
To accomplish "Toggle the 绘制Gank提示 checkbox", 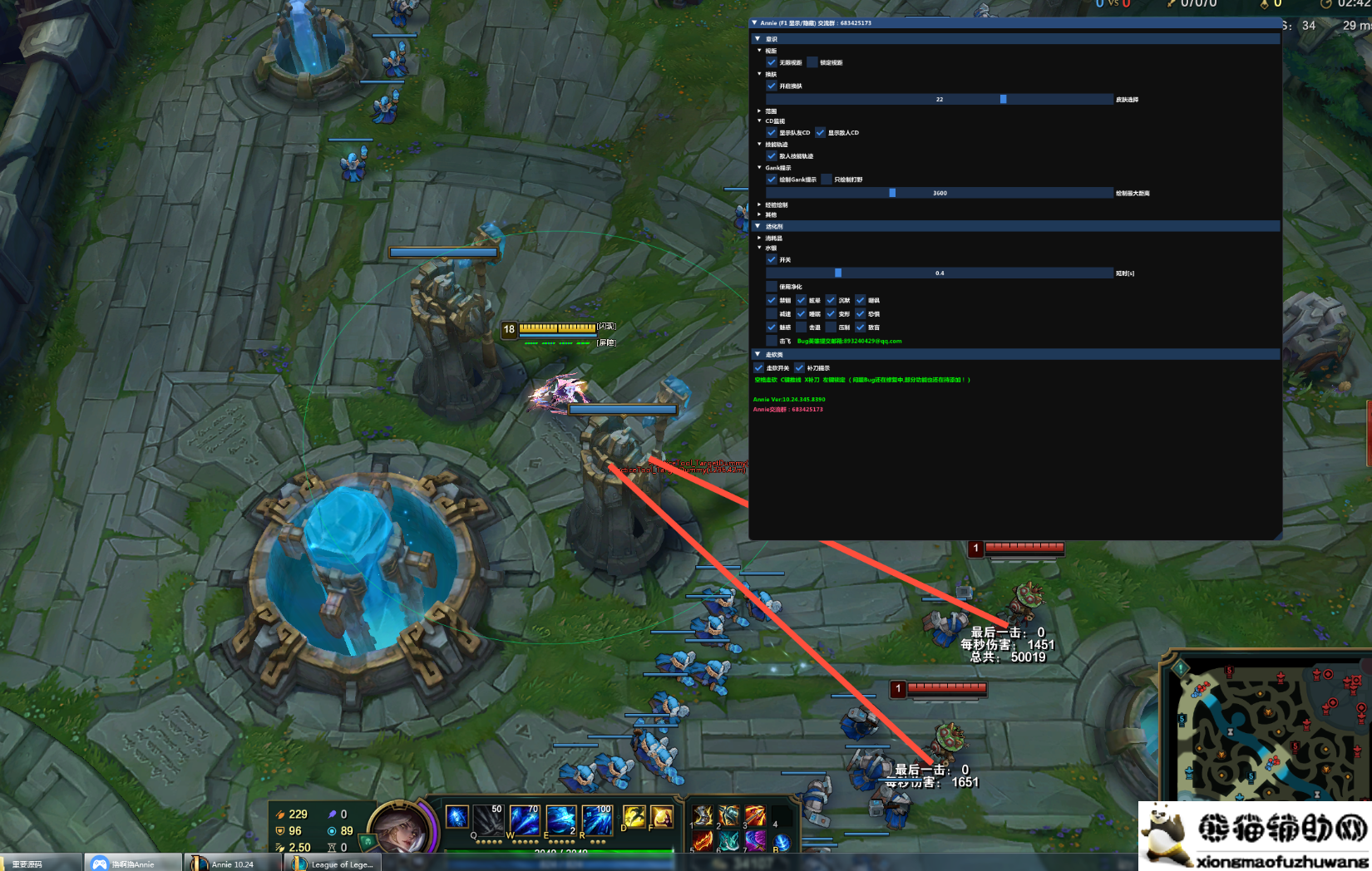I will point(772,180).
